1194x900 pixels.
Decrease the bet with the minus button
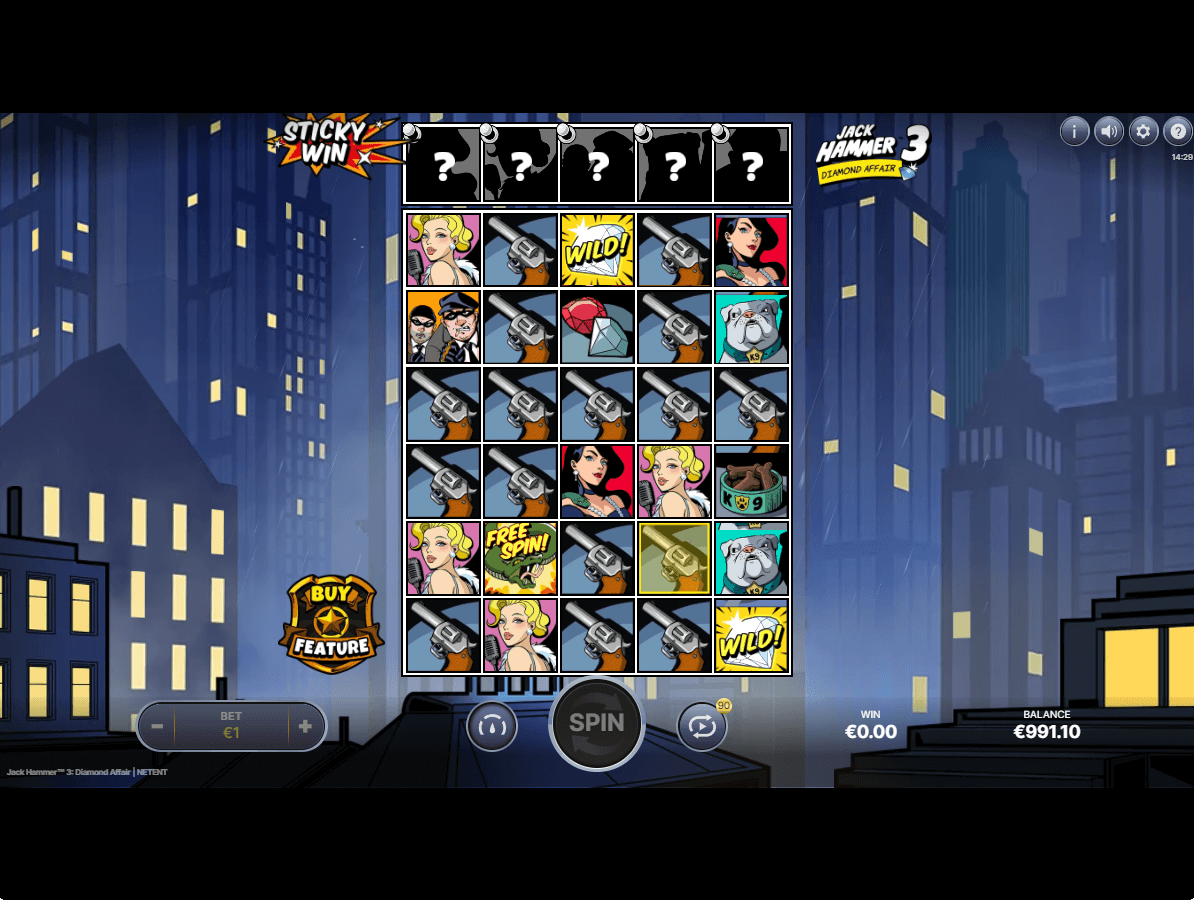156,726
